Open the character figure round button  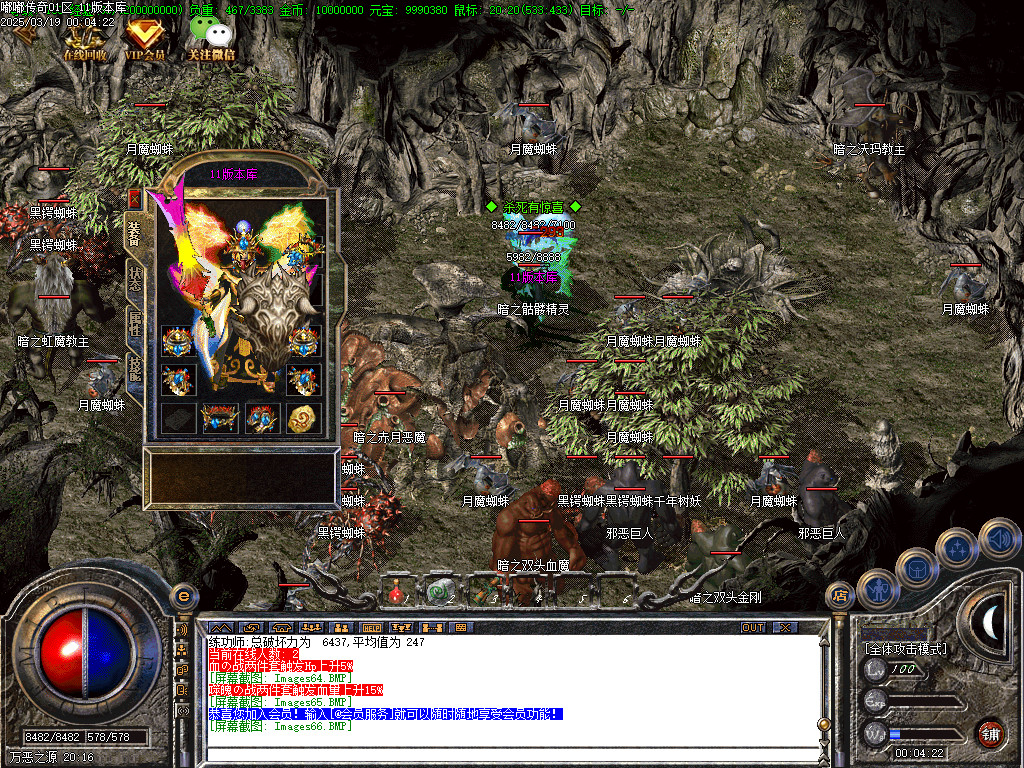(x=877, y=588)
